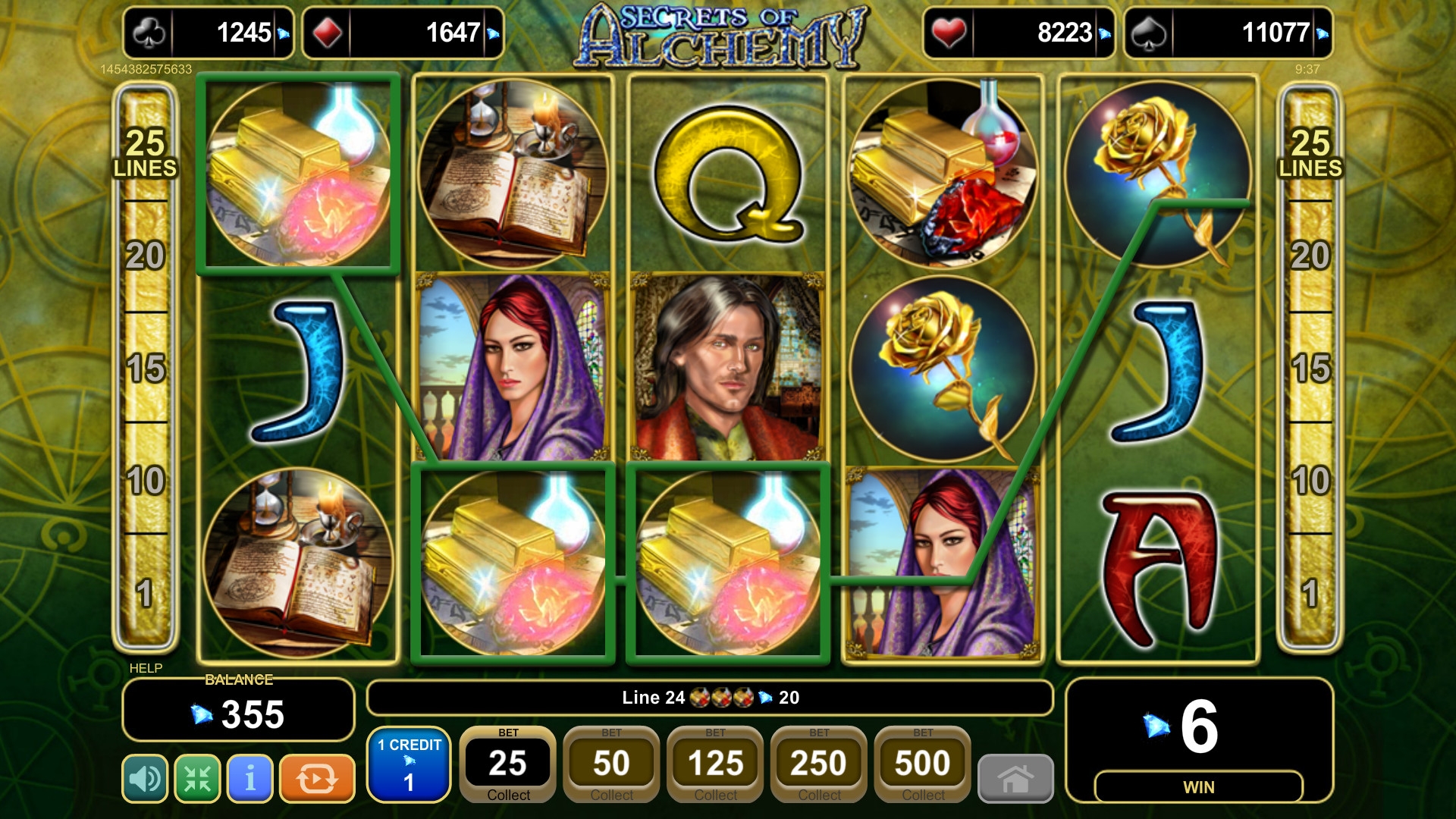Select 20 lines on the left gold bar
The image size is (1456, 819).
(146, 256)
